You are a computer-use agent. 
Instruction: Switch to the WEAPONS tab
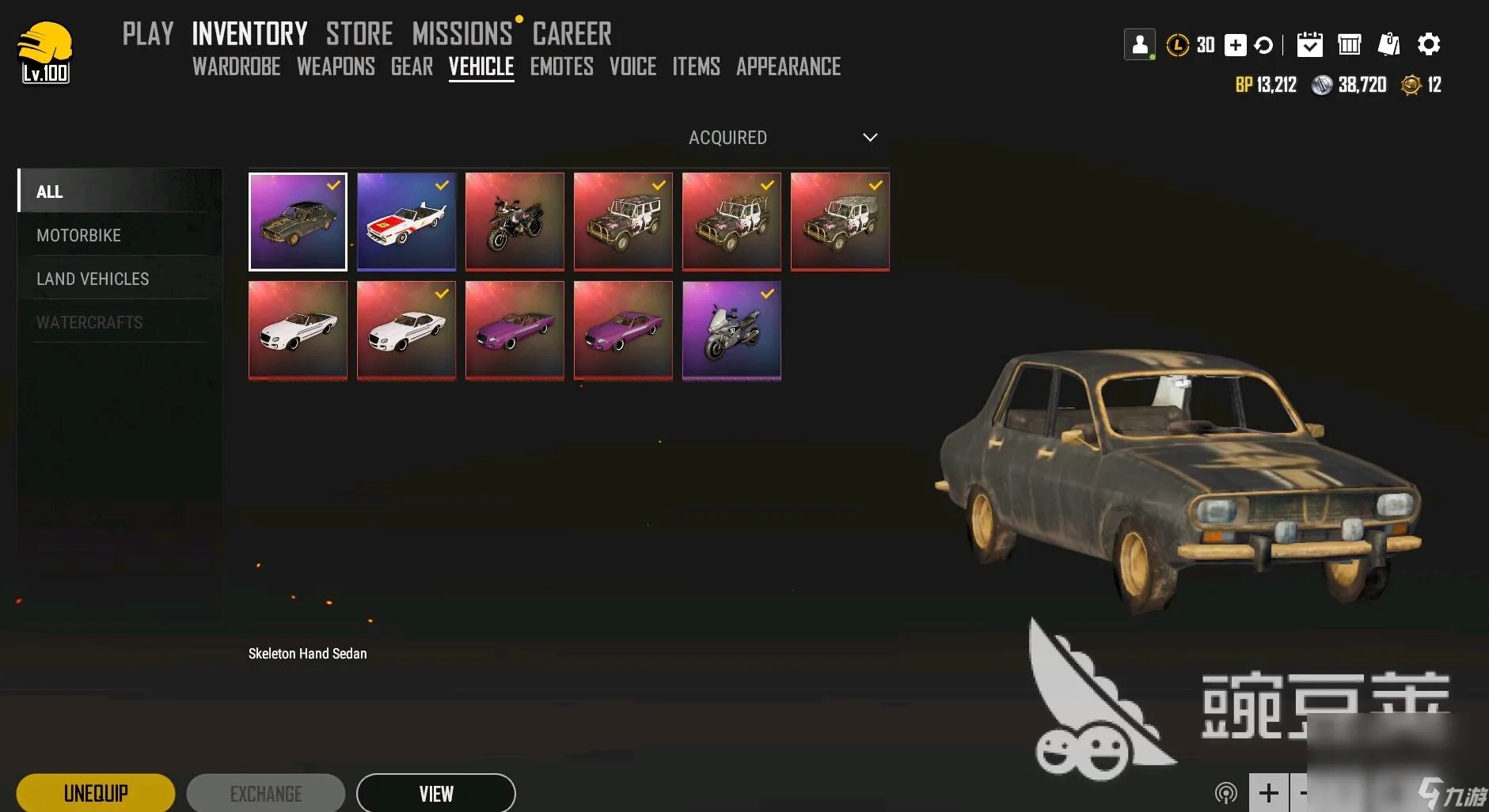[336, 66]
